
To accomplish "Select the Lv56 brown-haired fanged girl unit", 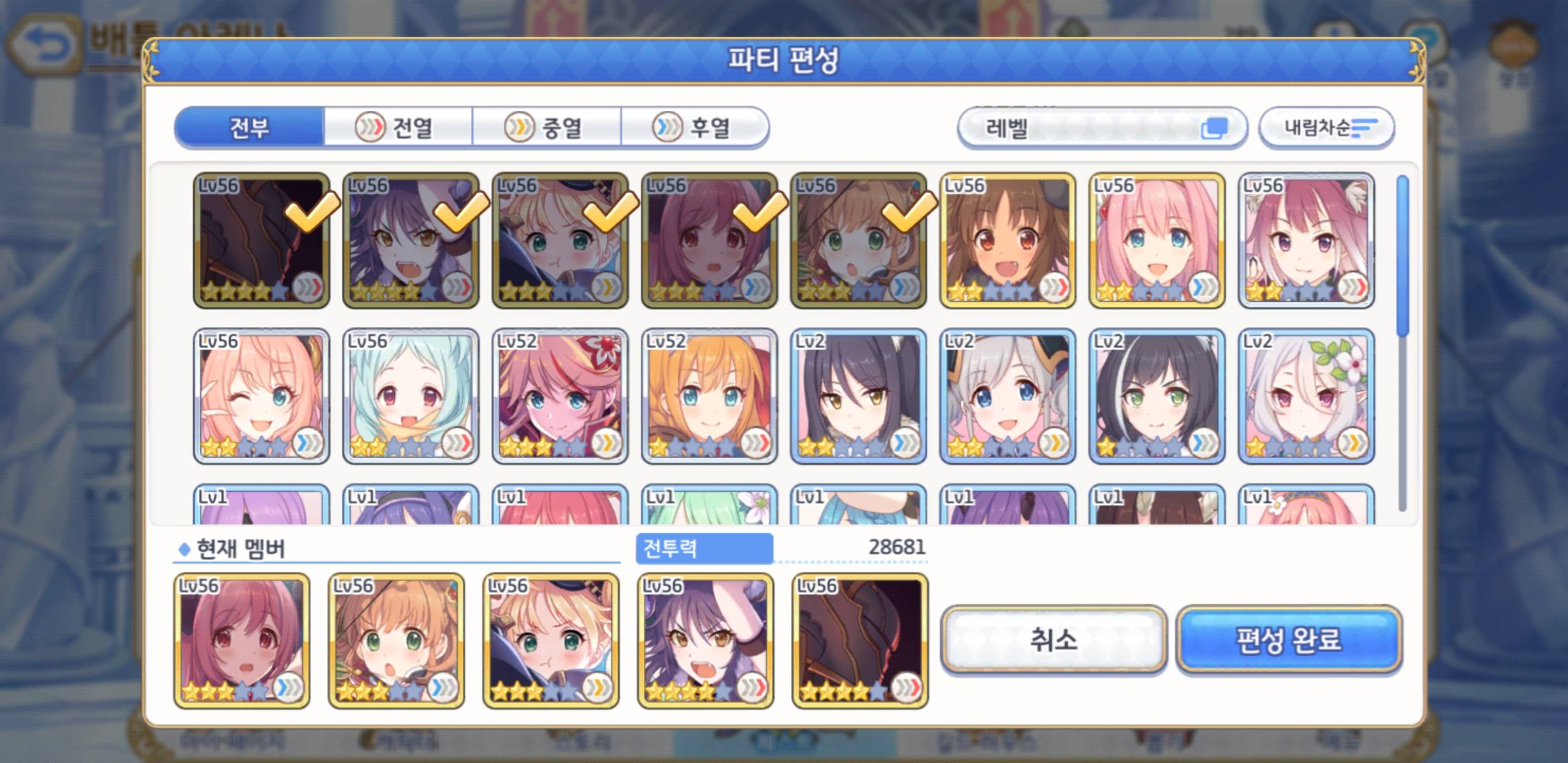I will coord(1008,241).
